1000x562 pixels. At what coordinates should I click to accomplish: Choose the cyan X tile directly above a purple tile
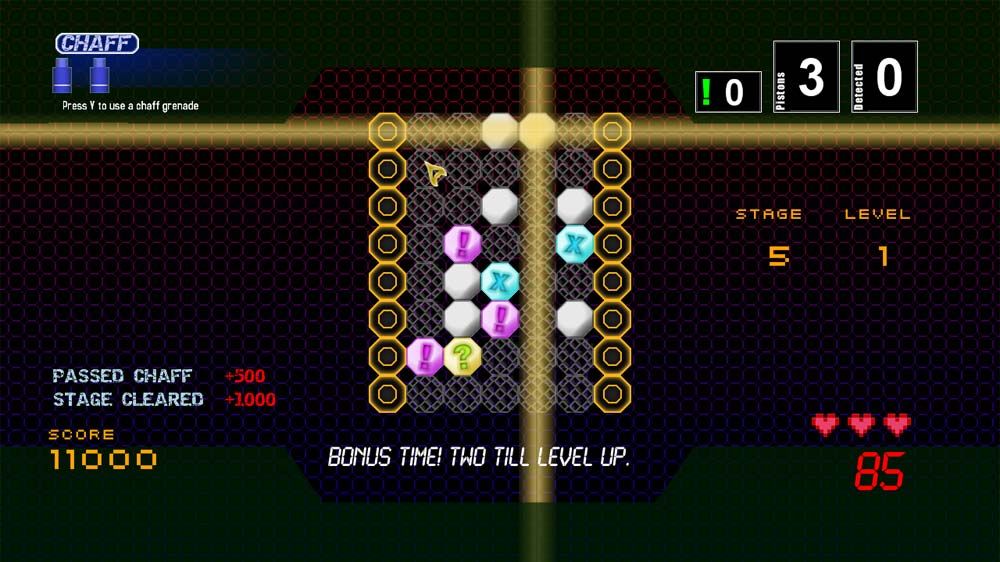pyautogui.click(x=500, y=281)
